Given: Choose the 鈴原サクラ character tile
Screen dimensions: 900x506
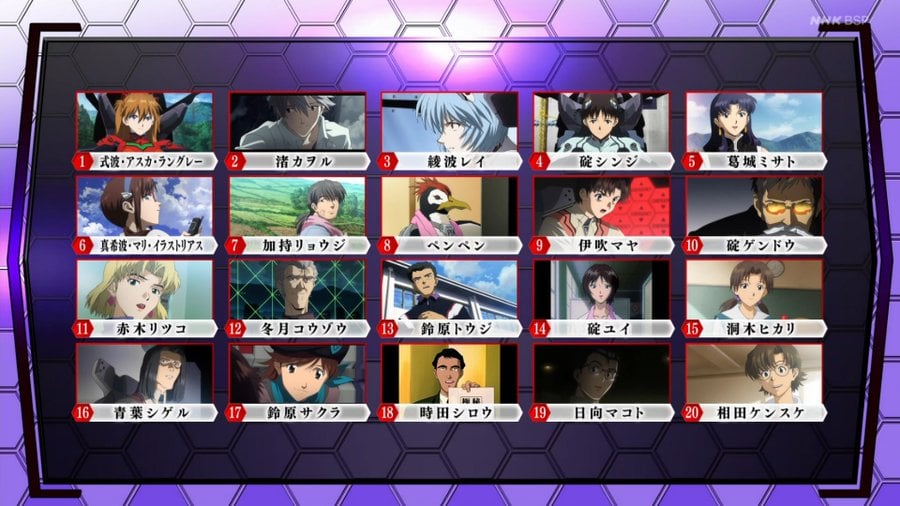Looking at the screenshot, I should pyautogui.click(x=297, y=374).
